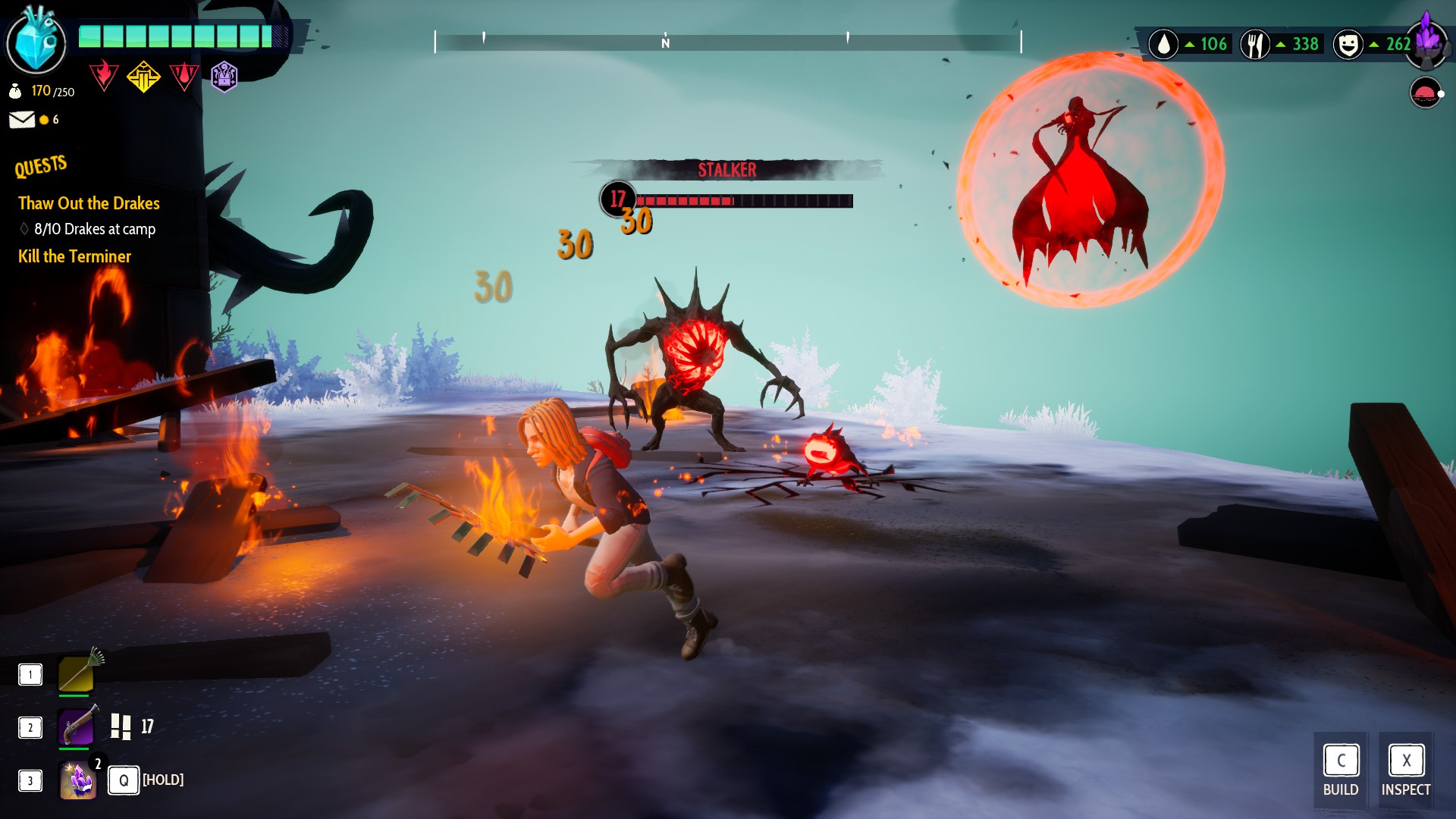Inspect the red droplet status icon
The width and height of the screenshot is (1456, 819).
(x=184, y=76)
